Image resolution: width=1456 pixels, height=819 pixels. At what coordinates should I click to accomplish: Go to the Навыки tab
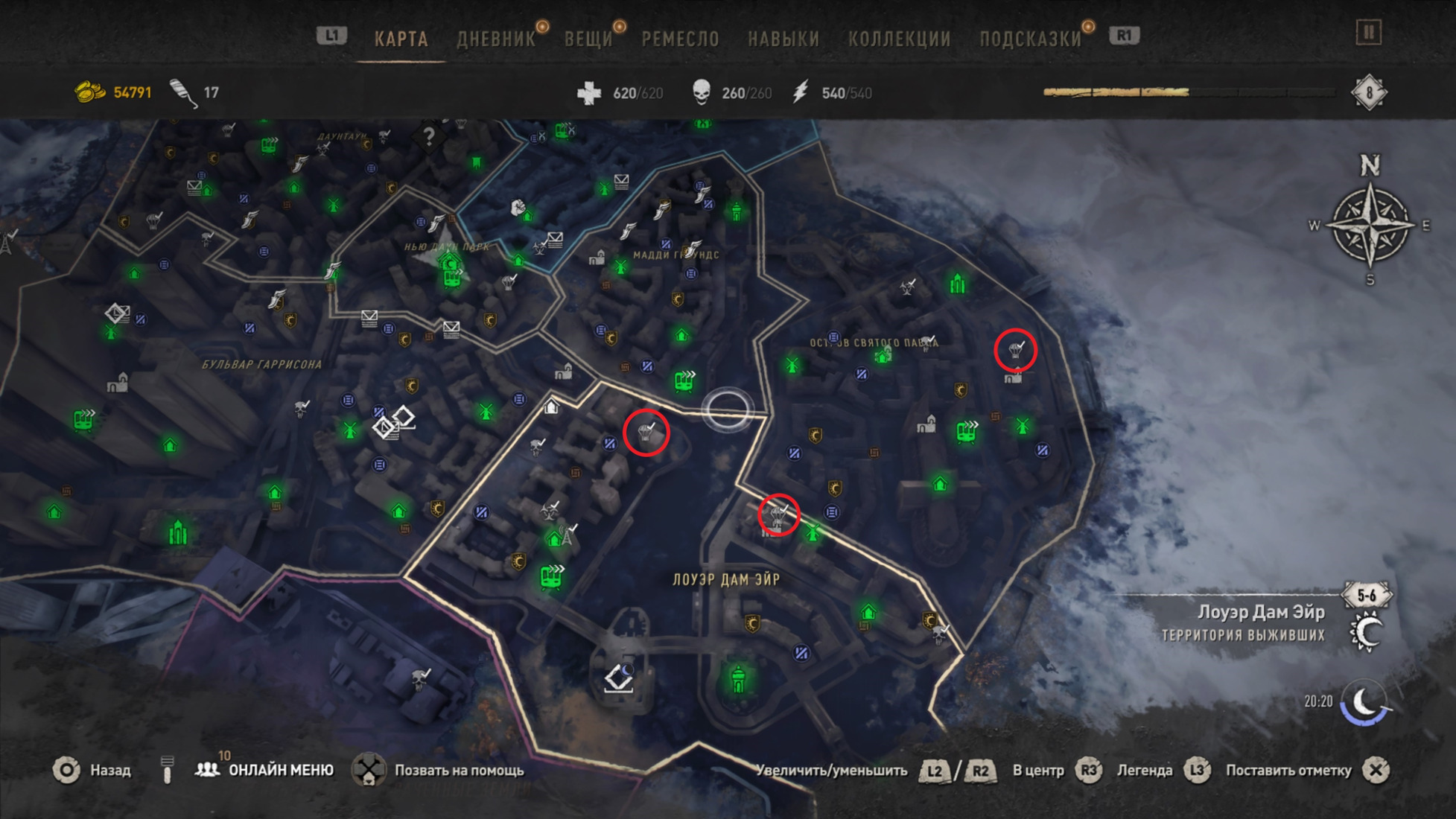point(783,39)
